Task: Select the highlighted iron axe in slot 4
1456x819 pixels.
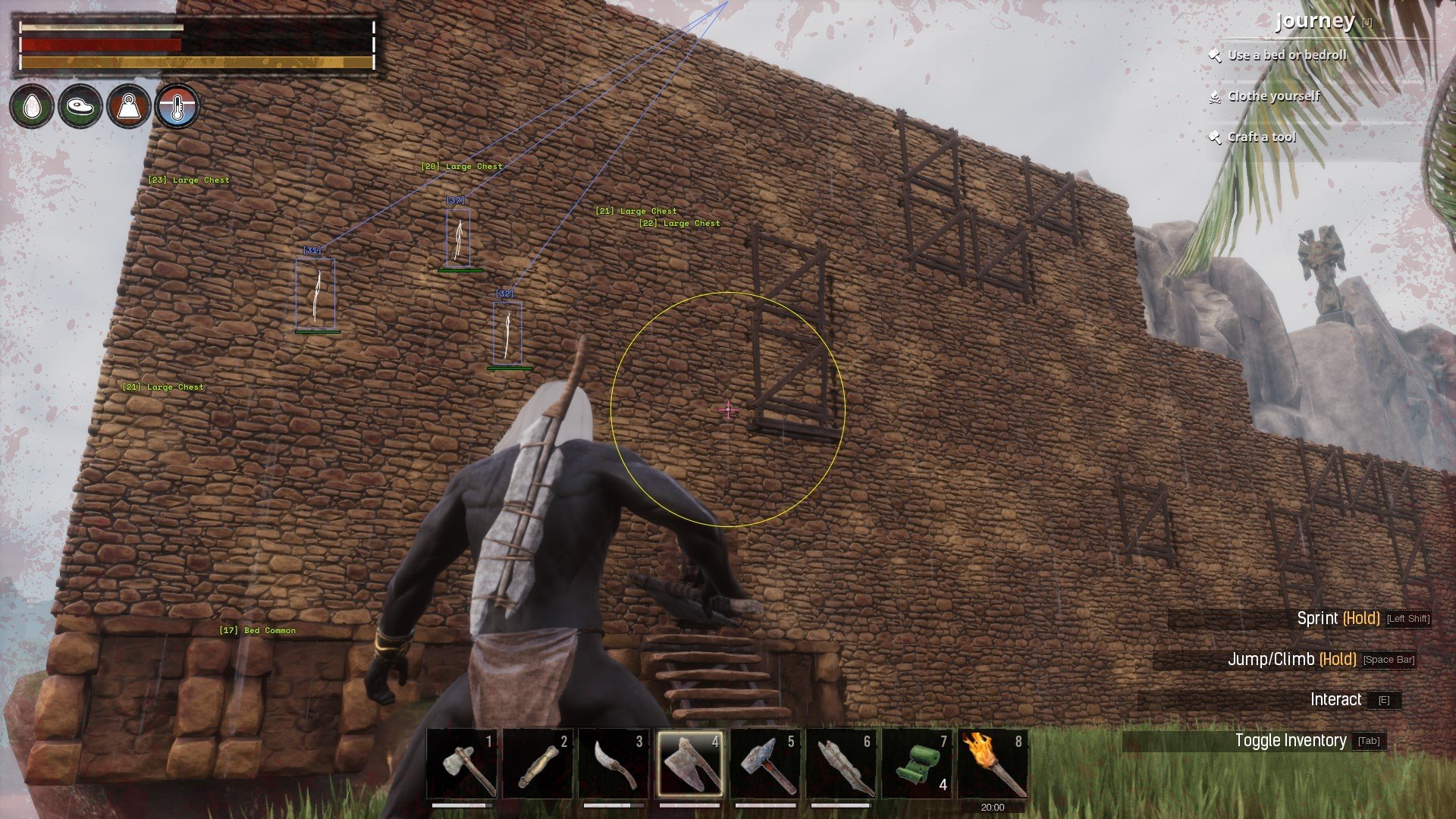Action: pyautogui.click(x=690, y=764)
